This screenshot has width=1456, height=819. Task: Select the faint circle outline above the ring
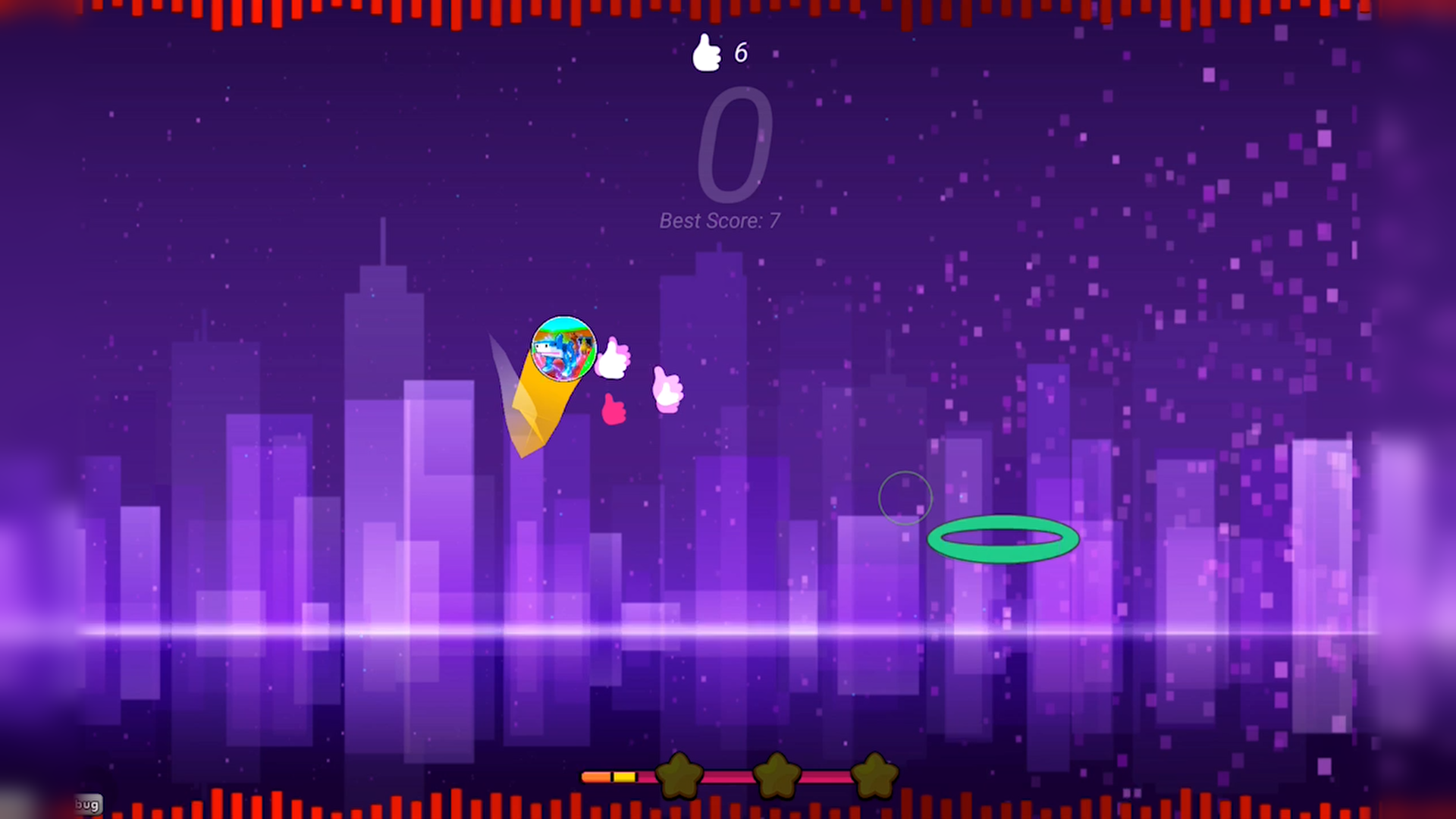coord(905,497)
